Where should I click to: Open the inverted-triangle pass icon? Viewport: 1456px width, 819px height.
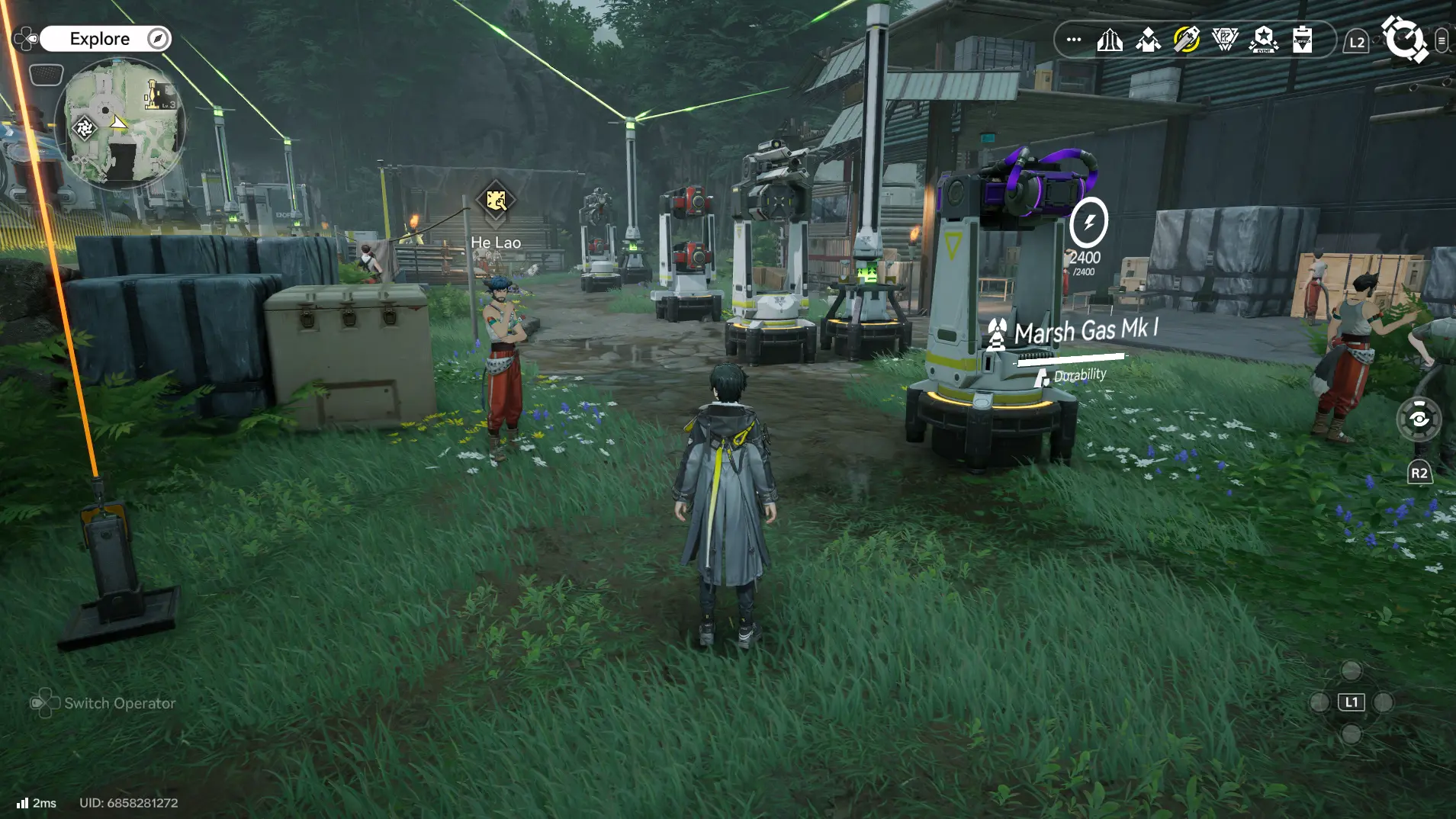pyautogui.click(x=1225, y=40)
